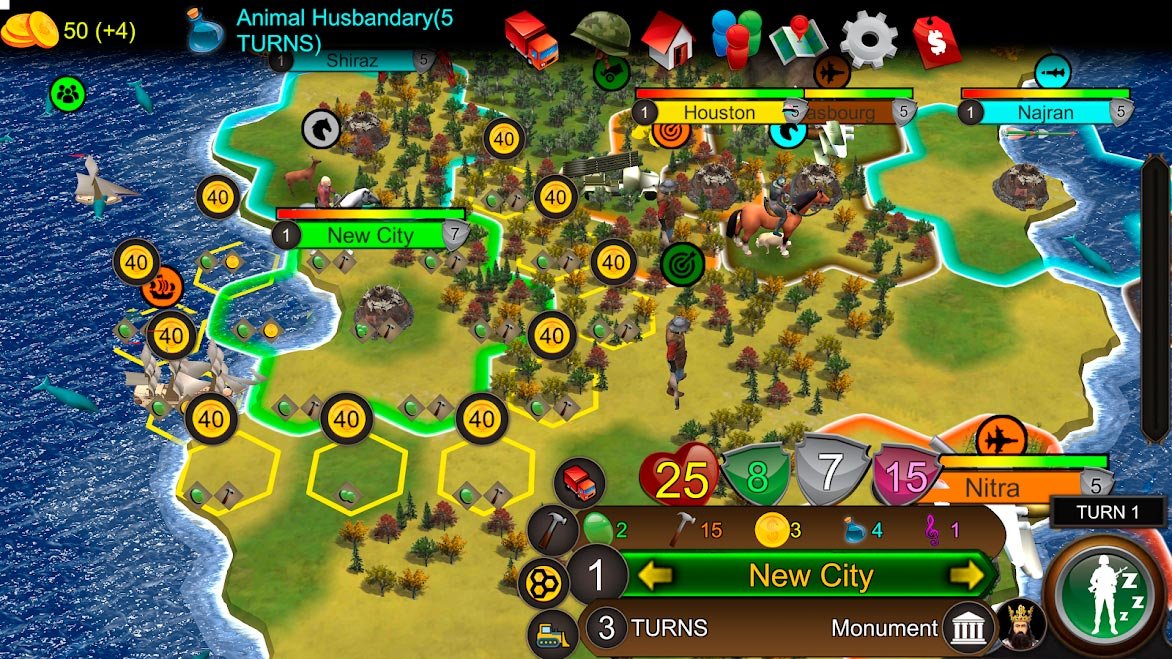1172x659 pixels.
Task: Open the three-people diplomacy icon
Action: click(735, 38)
